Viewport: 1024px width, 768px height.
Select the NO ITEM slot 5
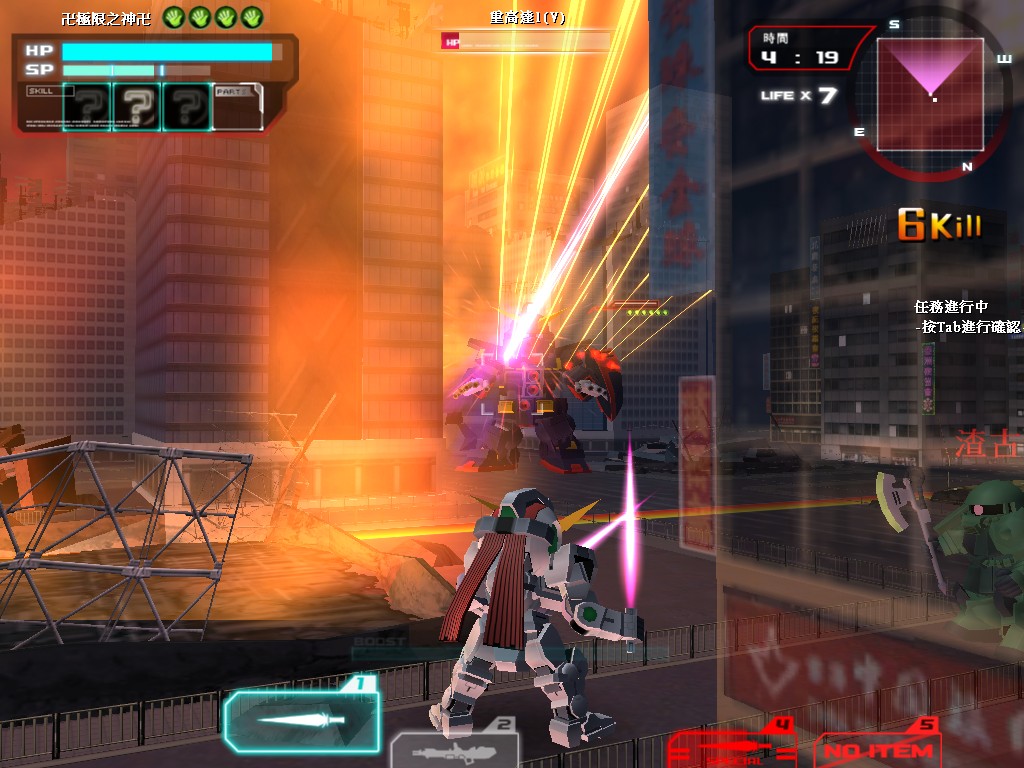tap(877, 749)
